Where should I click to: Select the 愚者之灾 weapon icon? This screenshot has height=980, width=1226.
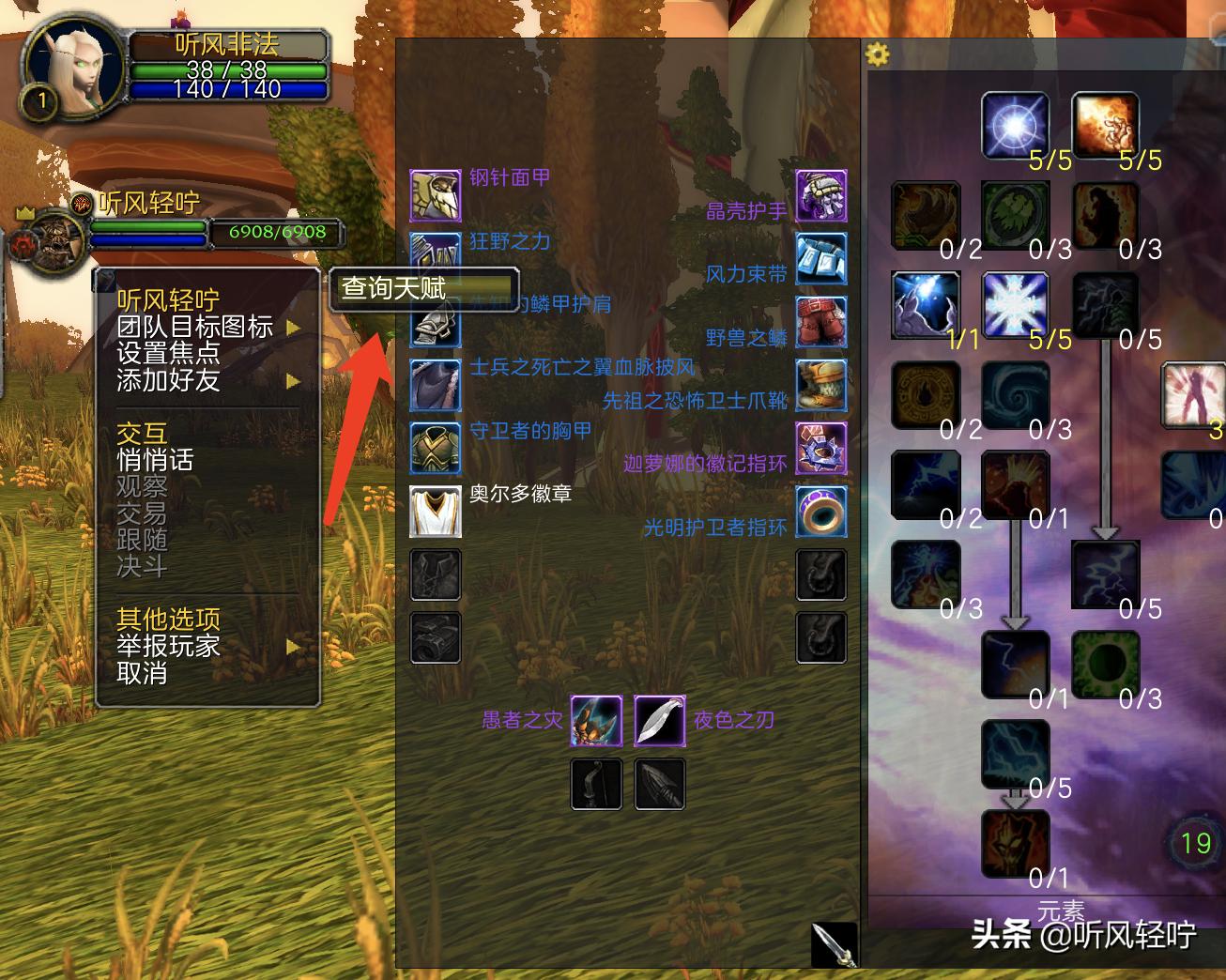pos(596,720)
